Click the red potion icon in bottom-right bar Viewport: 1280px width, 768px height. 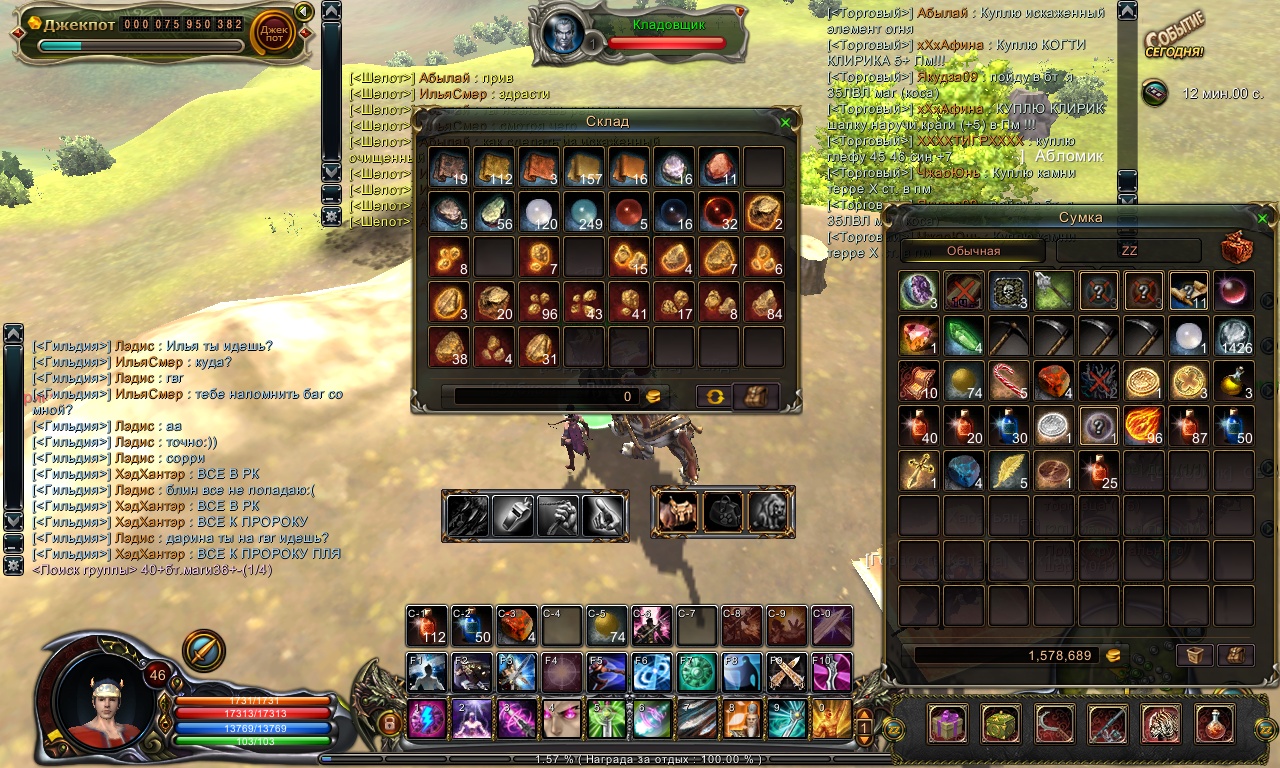click(x=1214, y=723)
